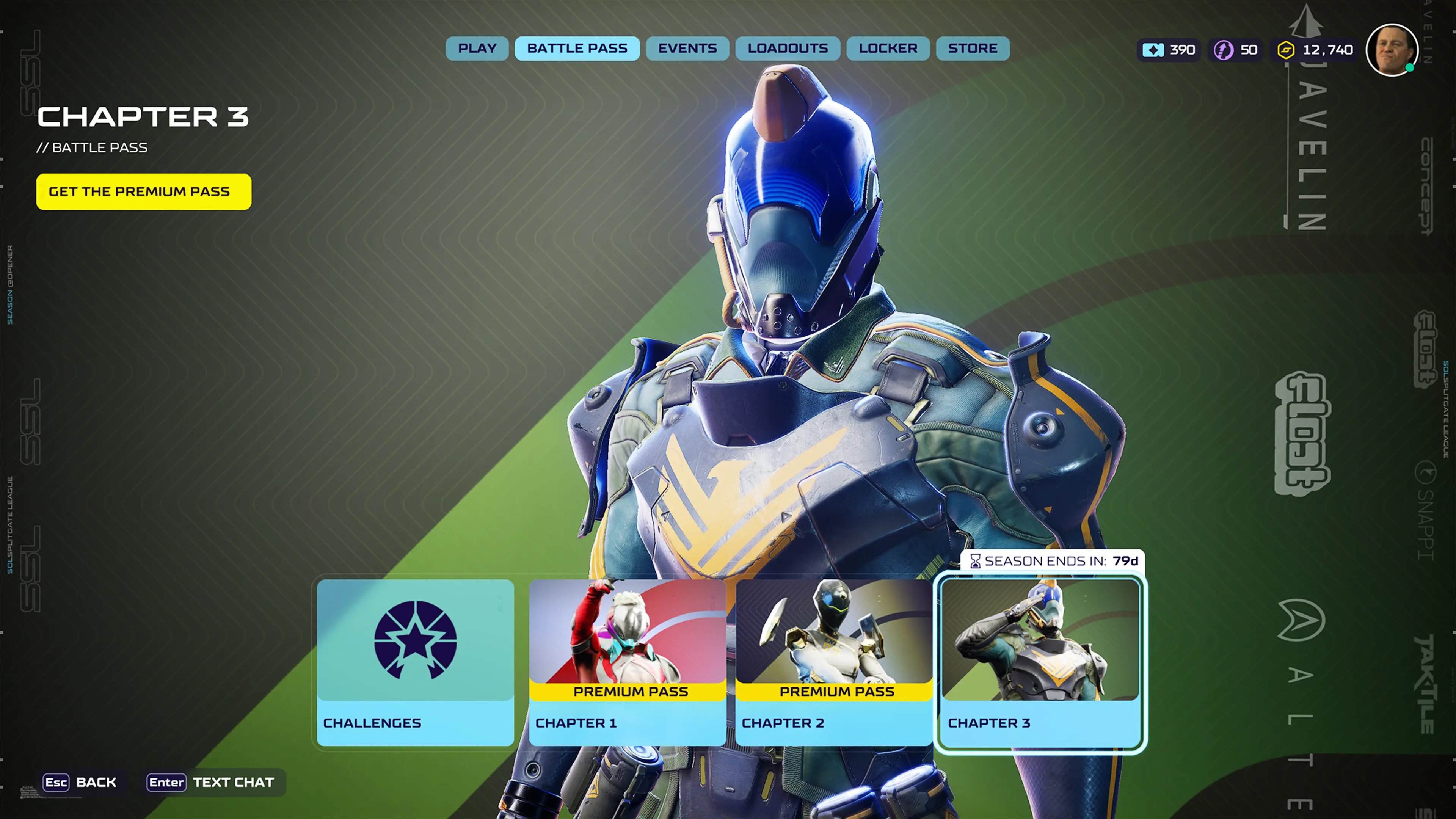Image resolution: width=1456 pixels, height=819 pixels.
Task: Open the player profile avatar
Action: tap(1392, 50)
